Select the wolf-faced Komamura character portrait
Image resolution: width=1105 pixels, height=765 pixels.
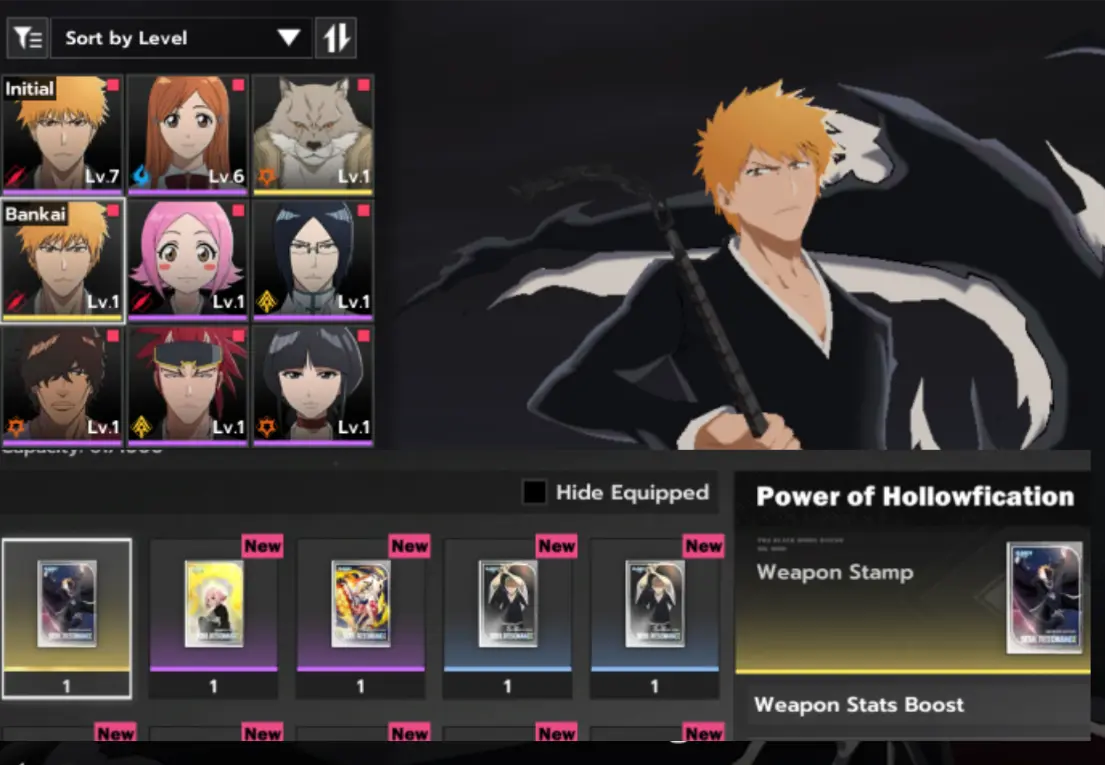(312, 133)
